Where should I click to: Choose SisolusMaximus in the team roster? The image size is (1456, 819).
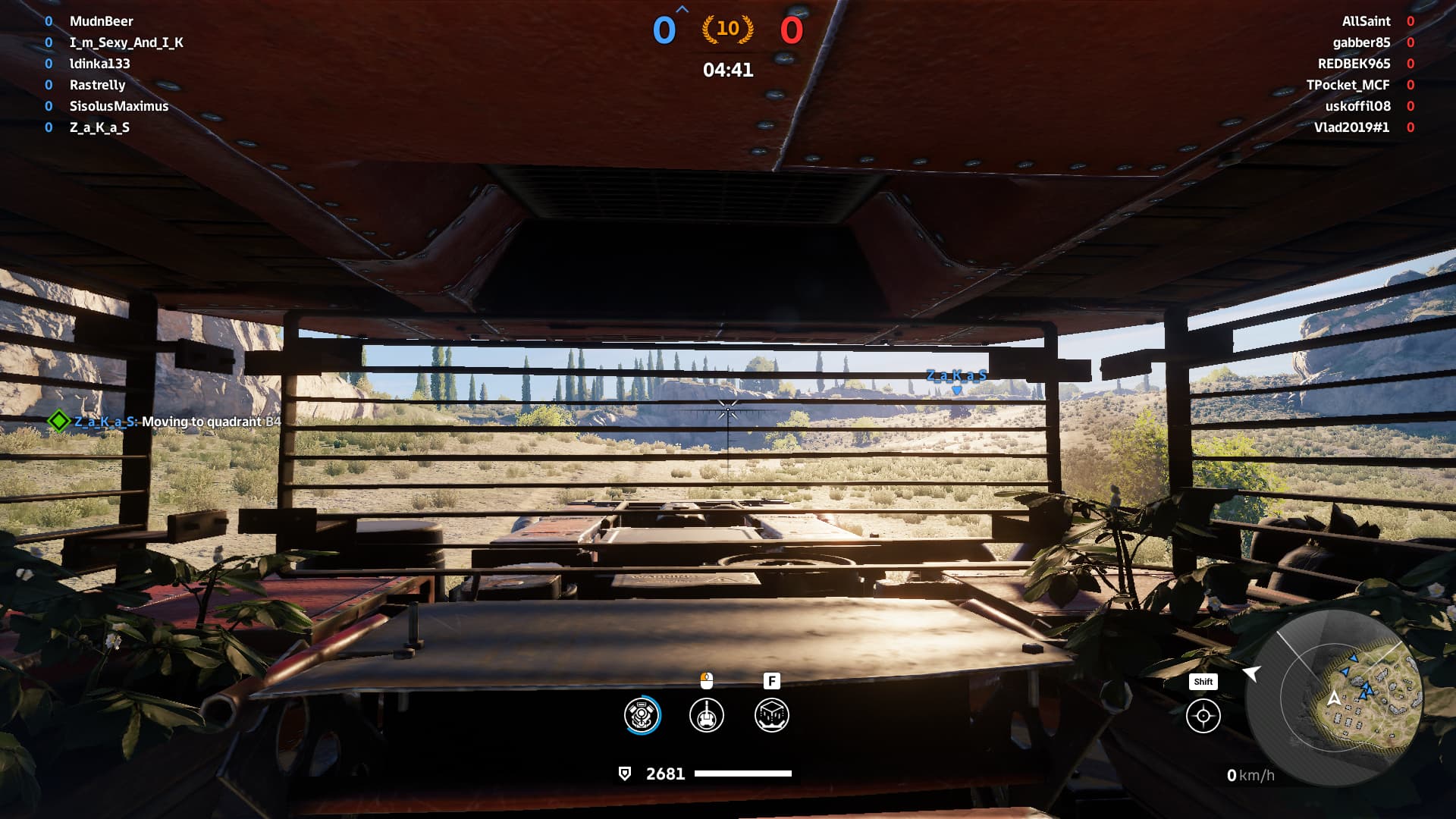pyautogui.click(x=118, y=106)
